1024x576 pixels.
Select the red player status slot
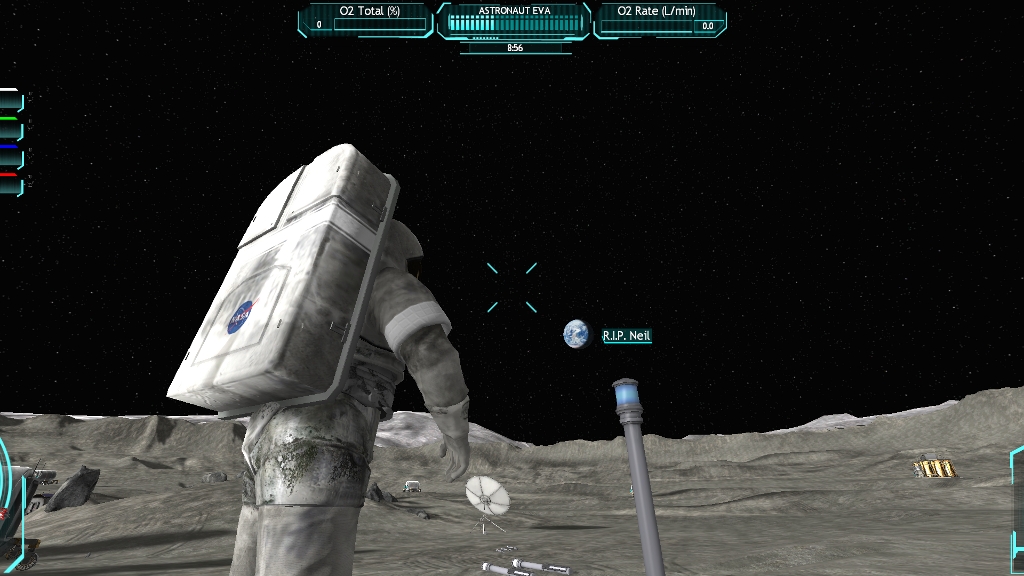click(11, 184)
